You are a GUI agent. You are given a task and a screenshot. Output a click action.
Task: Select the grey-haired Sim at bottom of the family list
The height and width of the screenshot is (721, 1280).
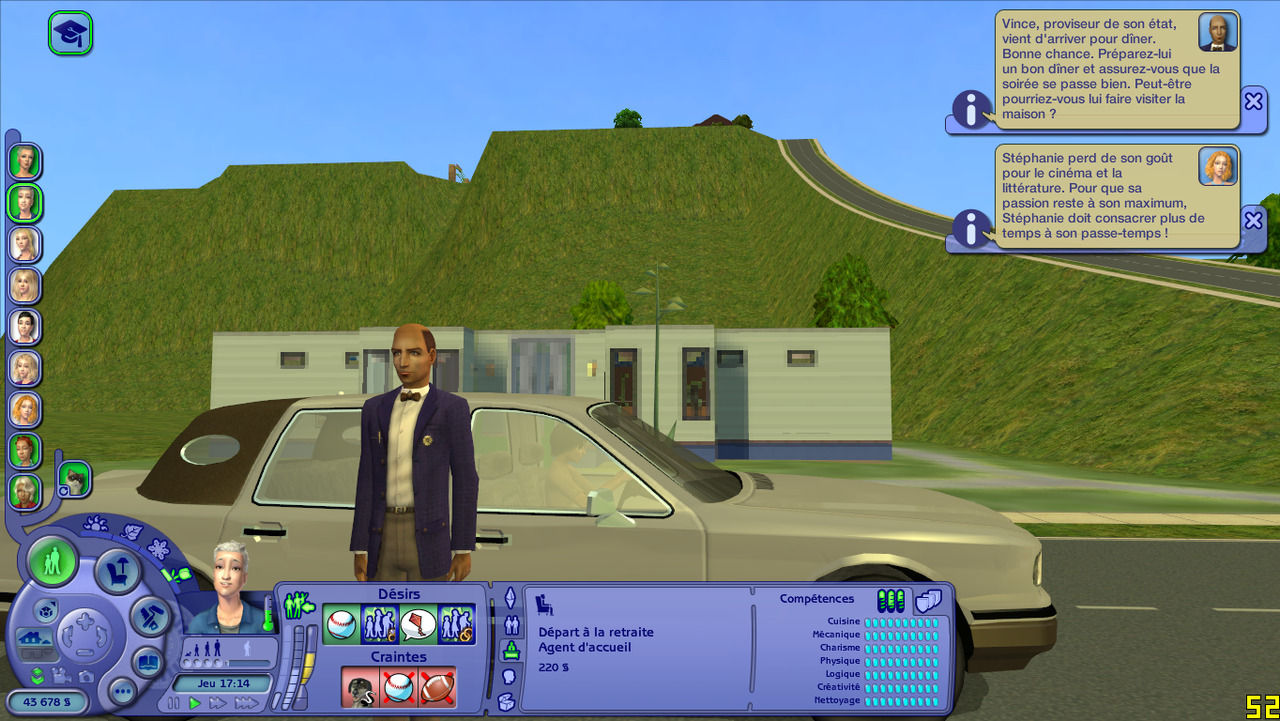tap(24, 491)
